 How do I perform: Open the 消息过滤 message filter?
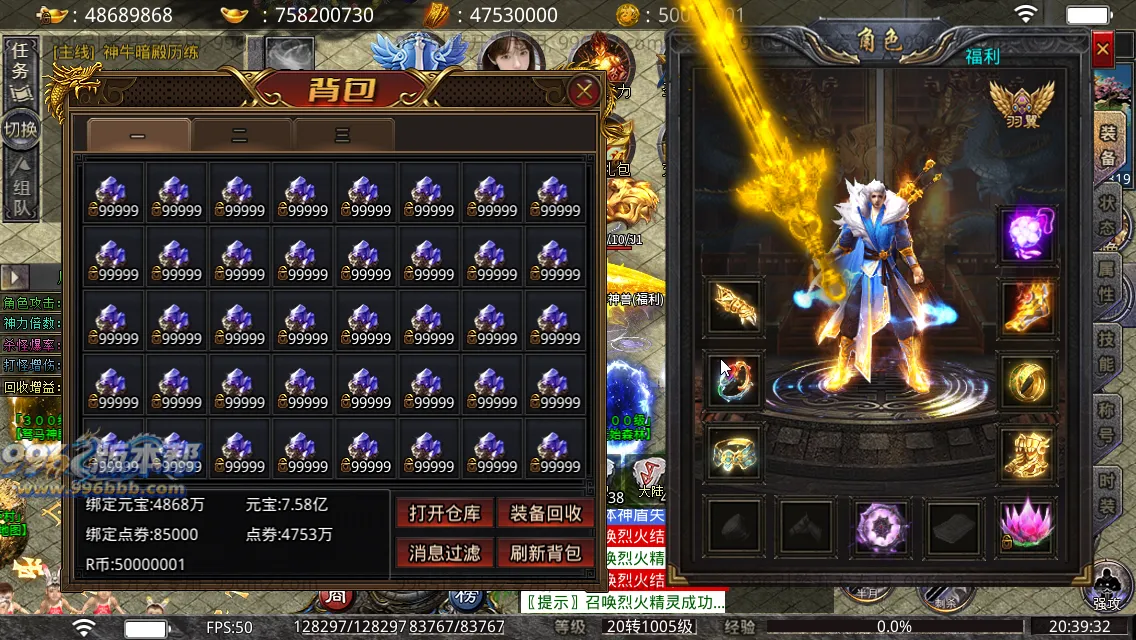(x=445, y=552)
